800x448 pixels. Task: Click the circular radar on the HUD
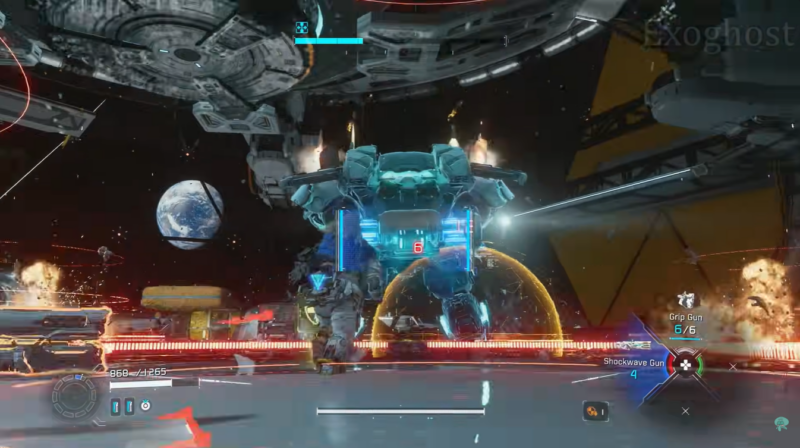pyautogui.click(x=75, y=396)
